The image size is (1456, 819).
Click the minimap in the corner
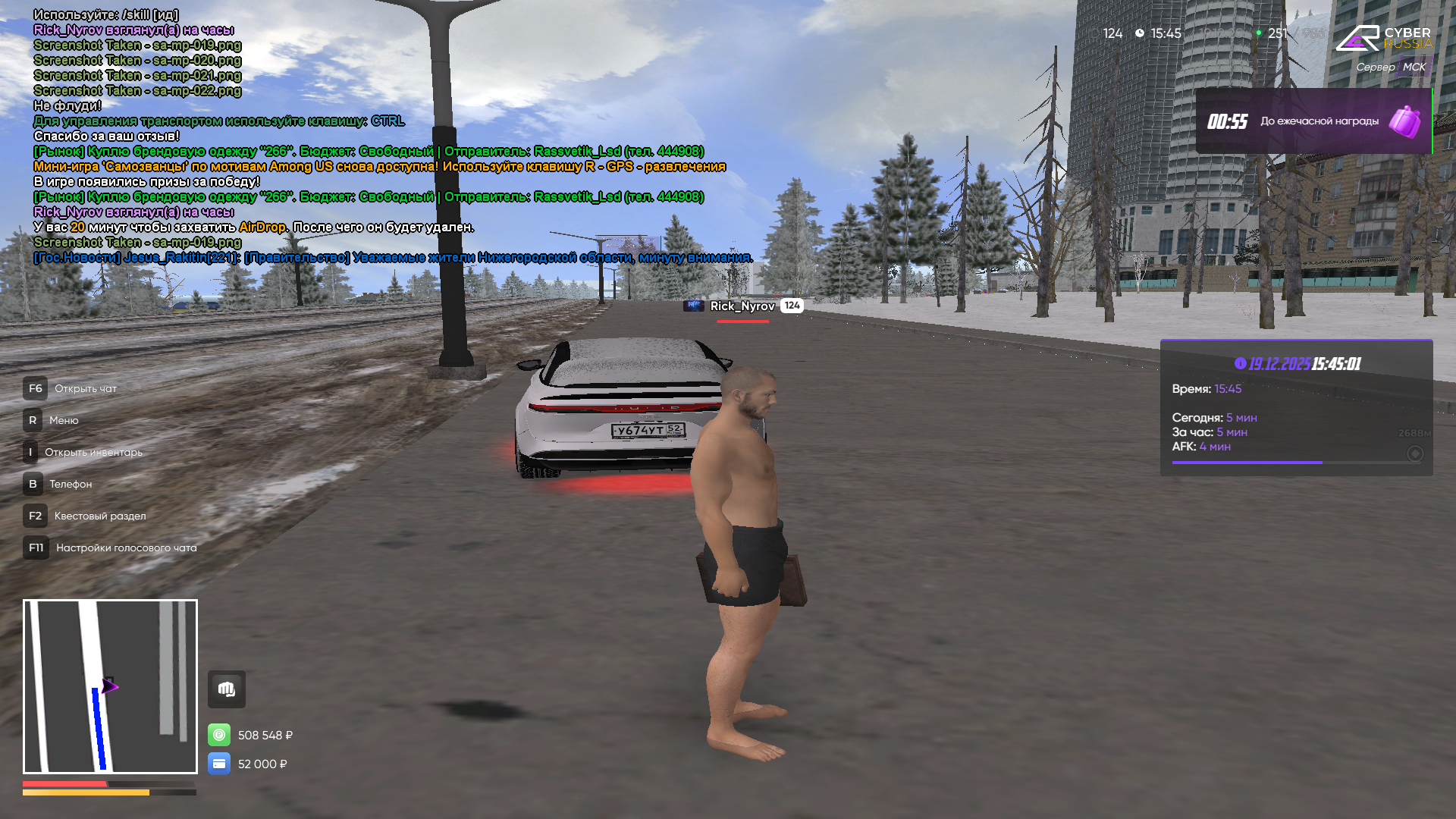click(x=110, y=686)
